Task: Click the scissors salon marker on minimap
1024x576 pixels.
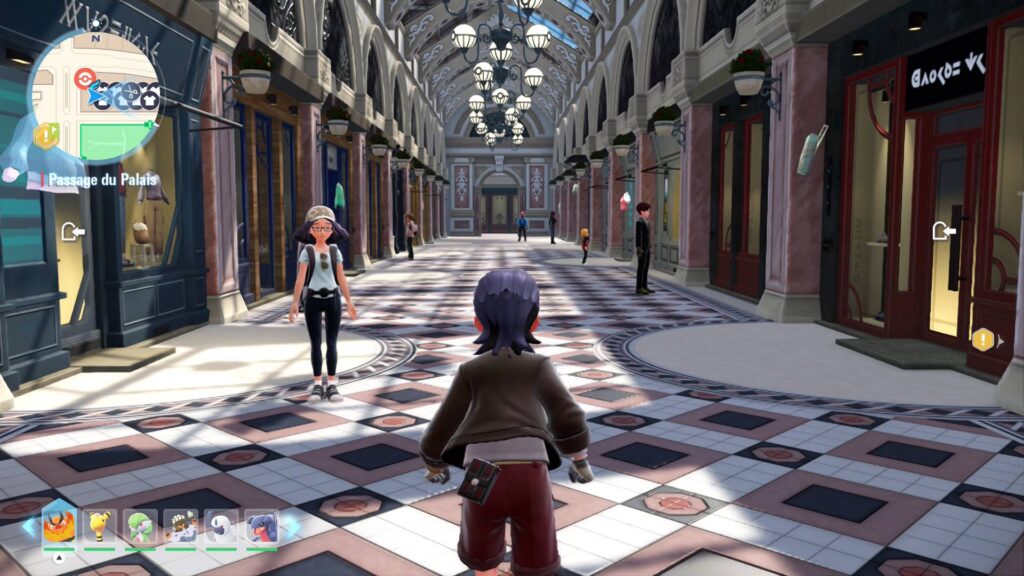Action: click(x=128, y=95)
